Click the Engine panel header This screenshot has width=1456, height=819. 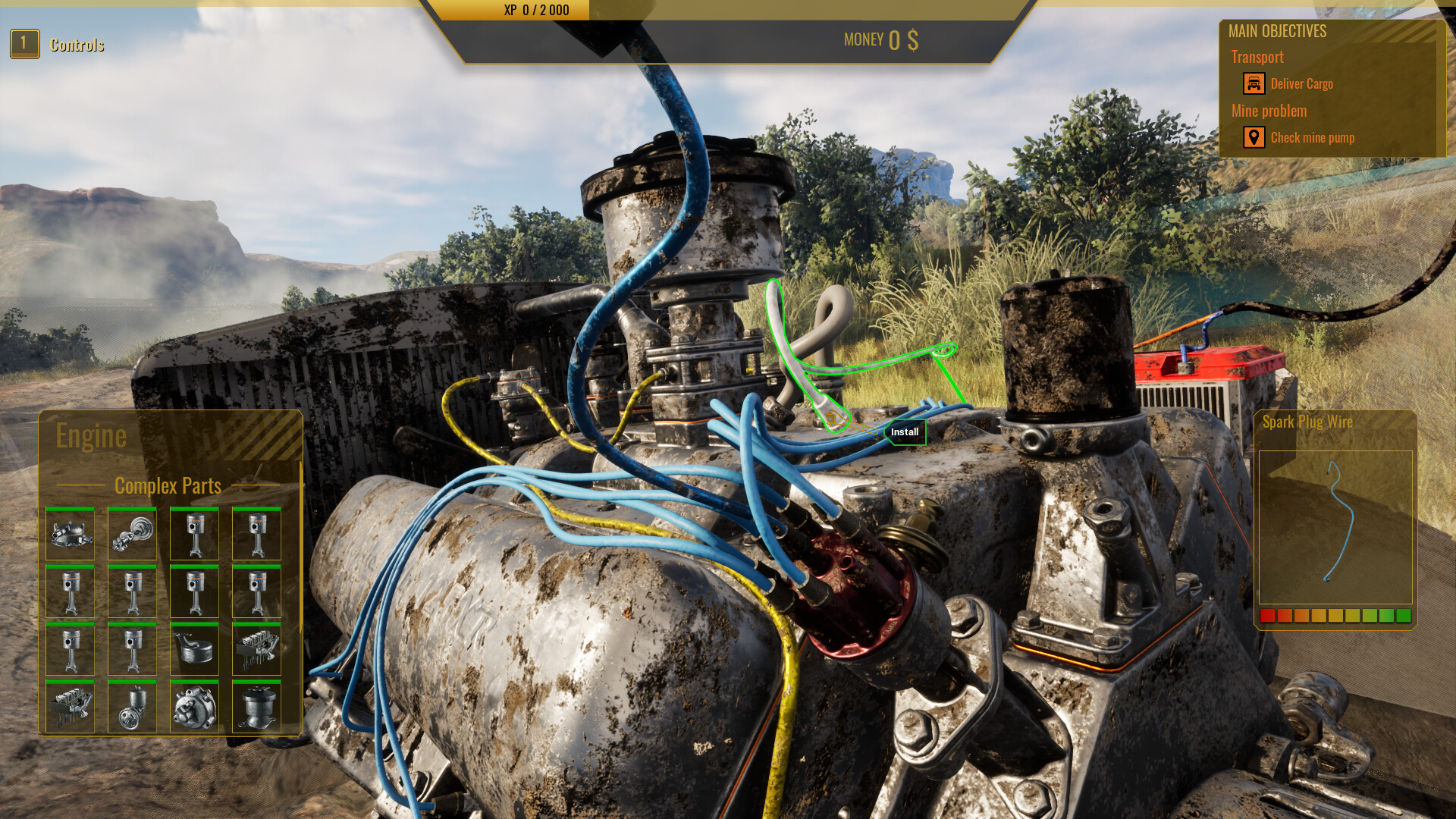point(91,435)
